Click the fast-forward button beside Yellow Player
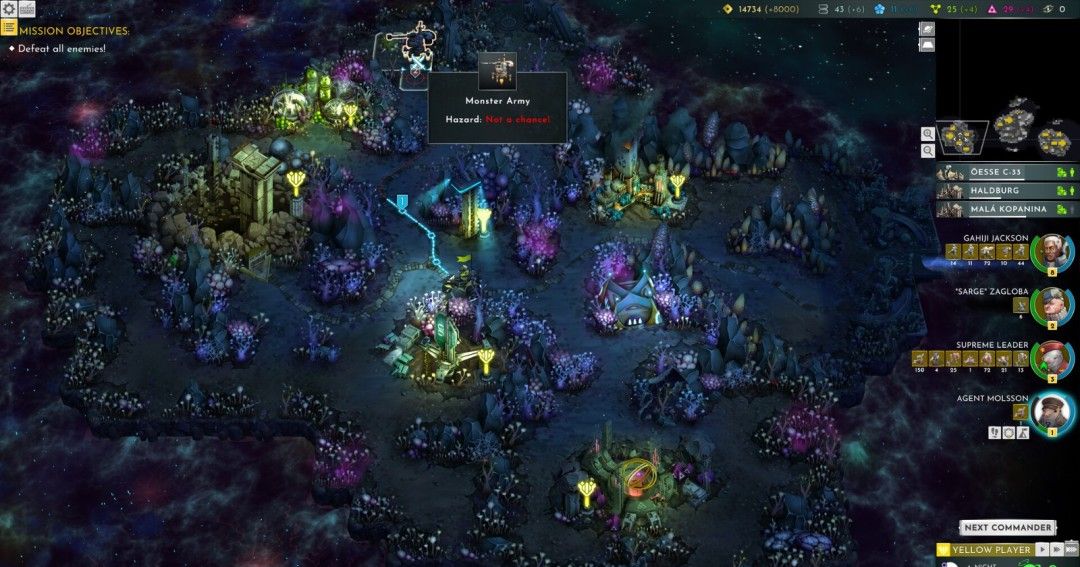The width and height of the screenshot is (1080, 567). pyautogui.click(x=1056, y=549)
